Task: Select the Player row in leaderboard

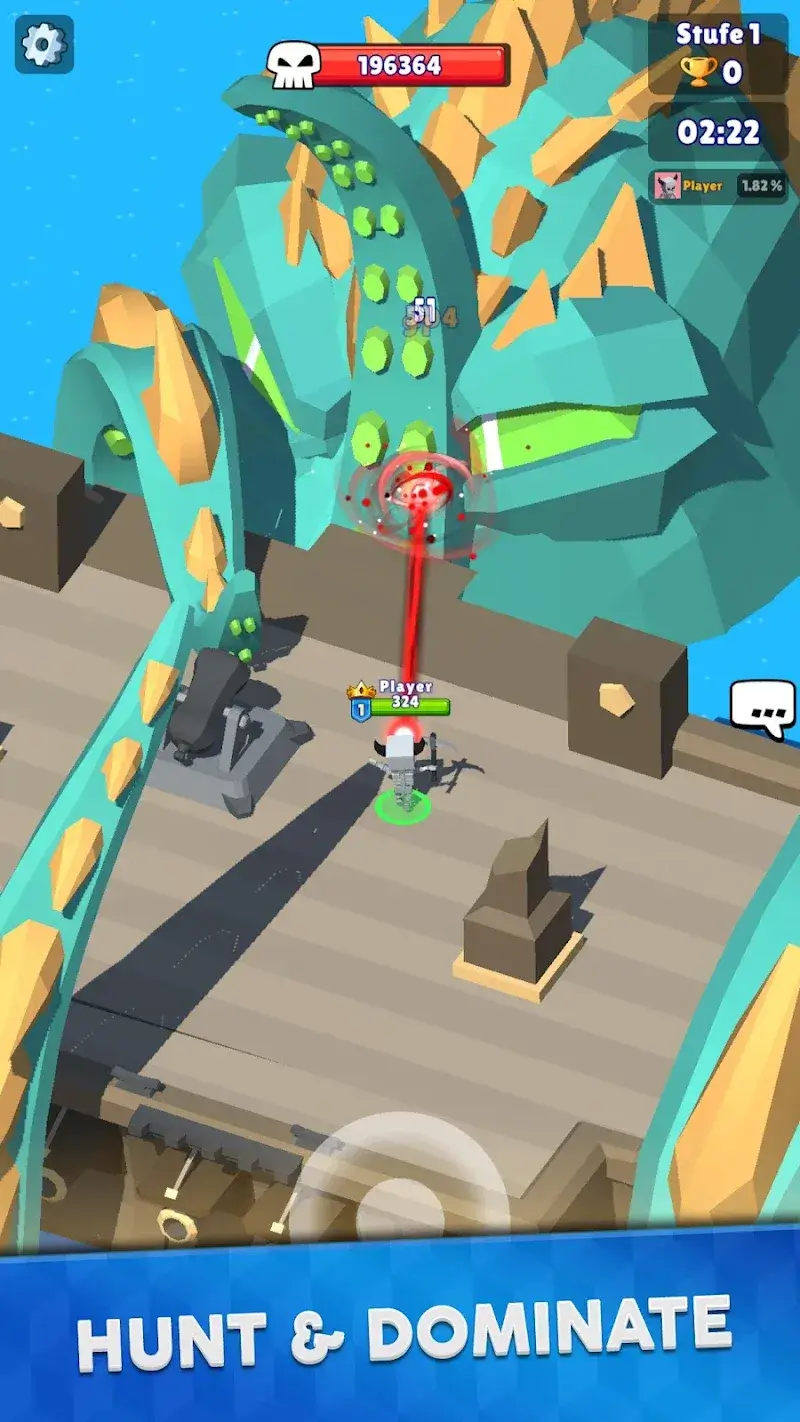Action: pyautogui.click(x=718, y=186)
